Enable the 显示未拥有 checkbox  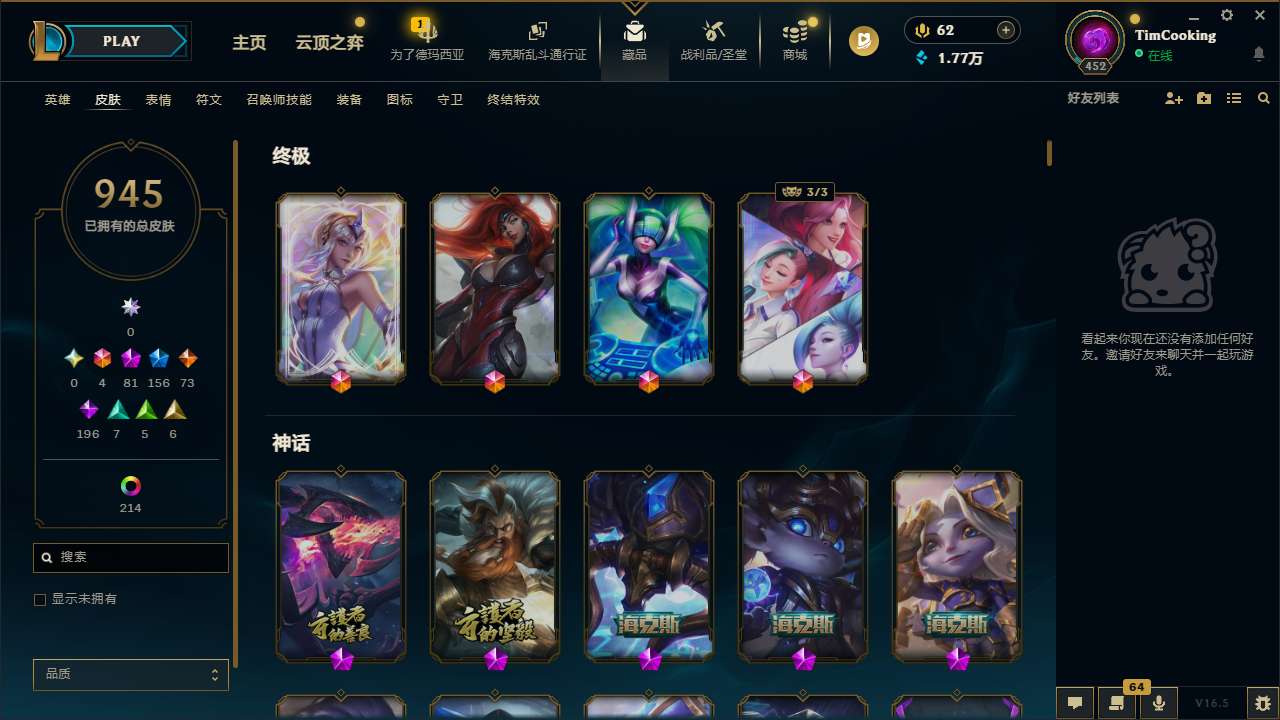click(40, 599)
